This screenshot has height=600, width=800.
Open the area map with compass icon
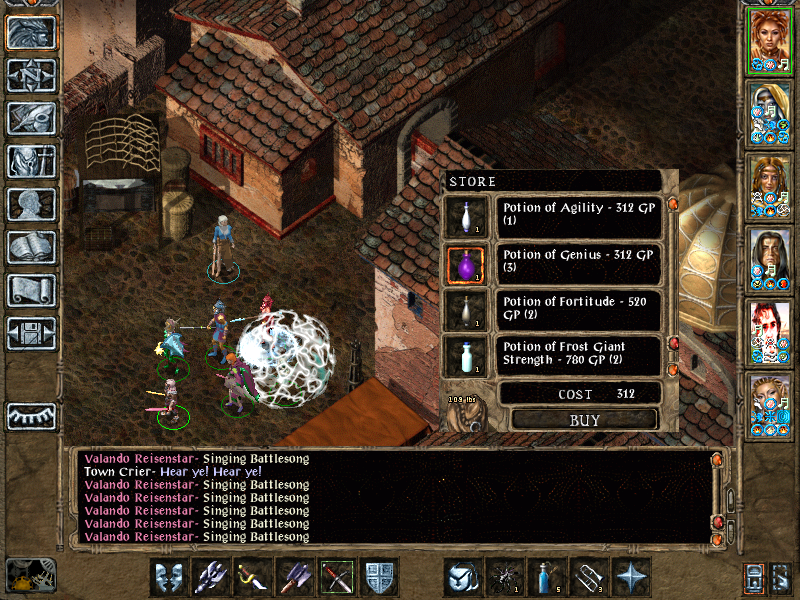[x=31, y=75]
